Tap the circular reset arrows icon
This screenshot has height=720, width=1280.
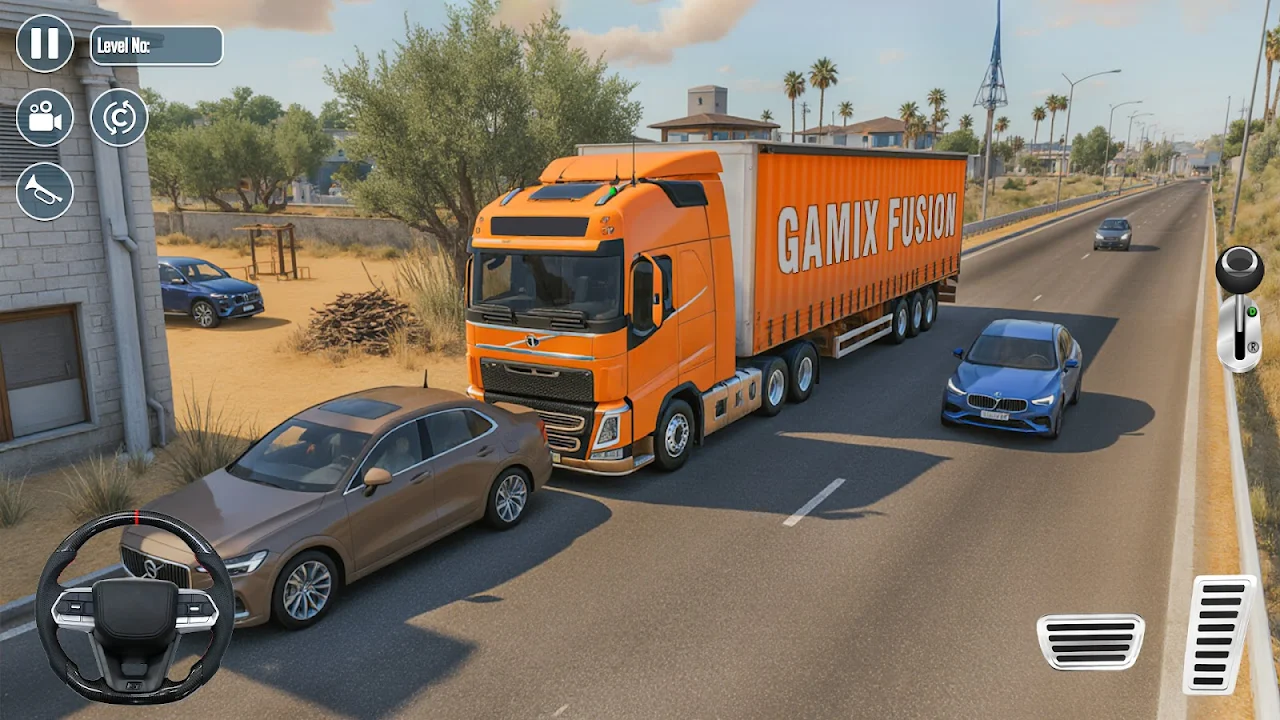119,117
